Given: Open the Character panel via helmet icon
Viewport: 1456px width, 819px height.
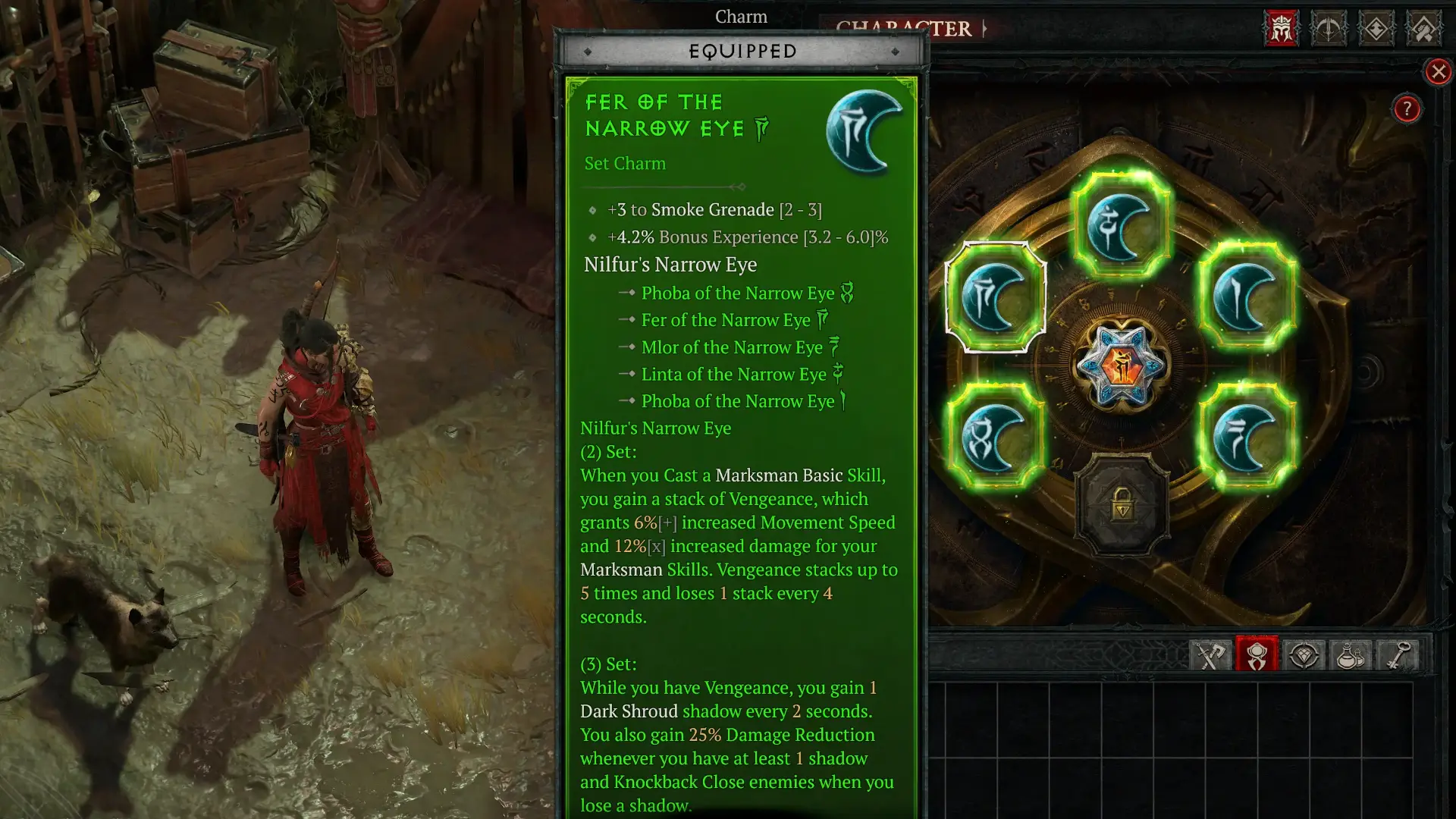Looking at the screenshot, I should coord(1281,27).
